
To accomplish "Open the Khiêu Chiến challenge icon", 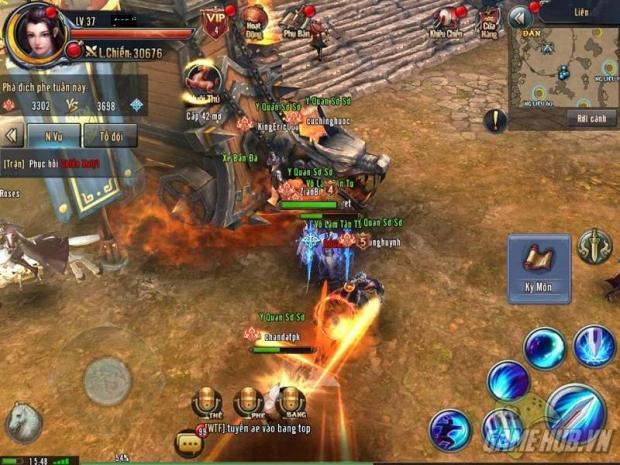I will (x=445, y=20).
